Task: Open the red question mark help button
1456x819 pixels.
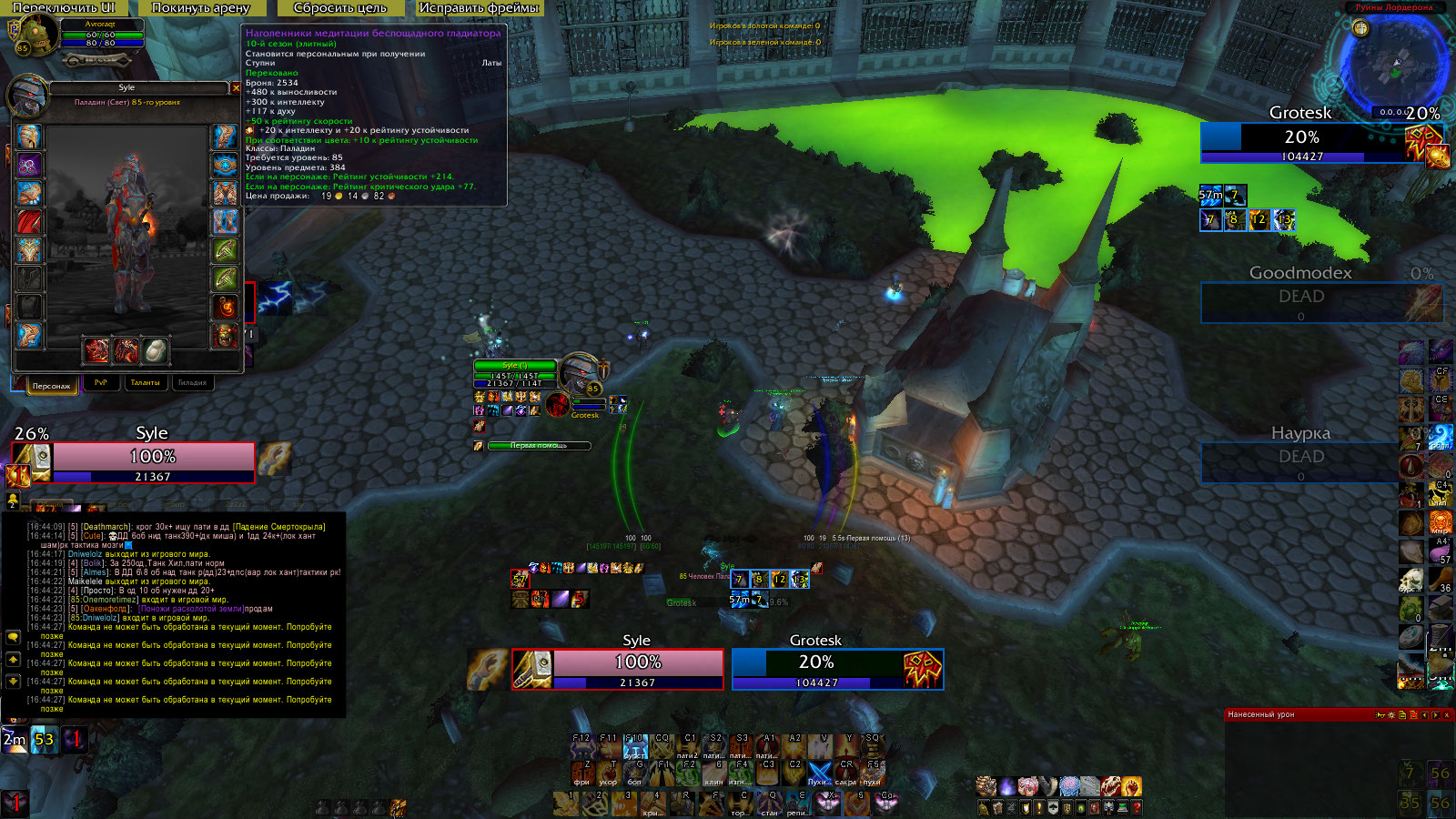Action: [x=1136, y=807]
